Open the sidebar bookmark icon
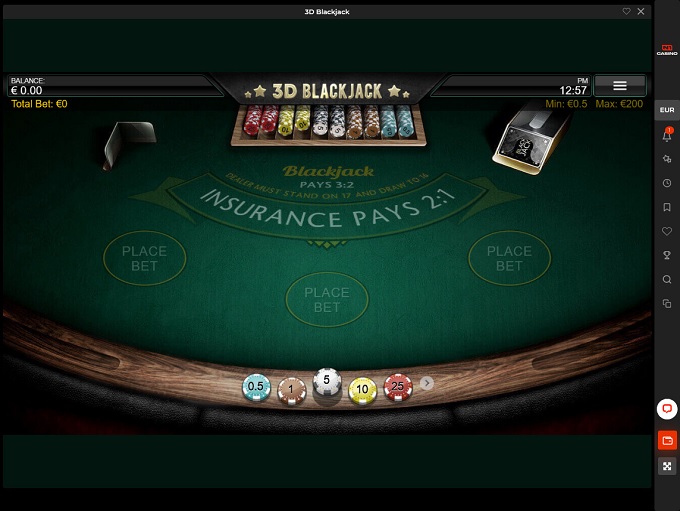This screenshot has height=511, width=680. point(667,208)
